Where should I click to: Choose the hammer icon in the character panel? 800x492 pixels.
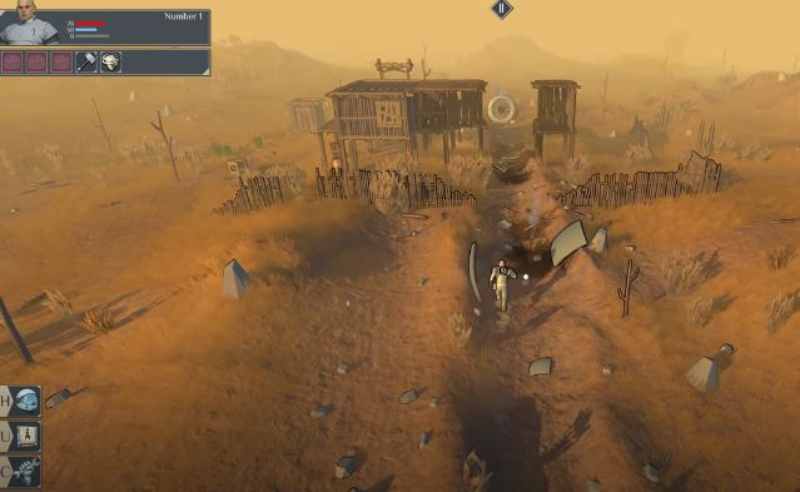point(87,62)
